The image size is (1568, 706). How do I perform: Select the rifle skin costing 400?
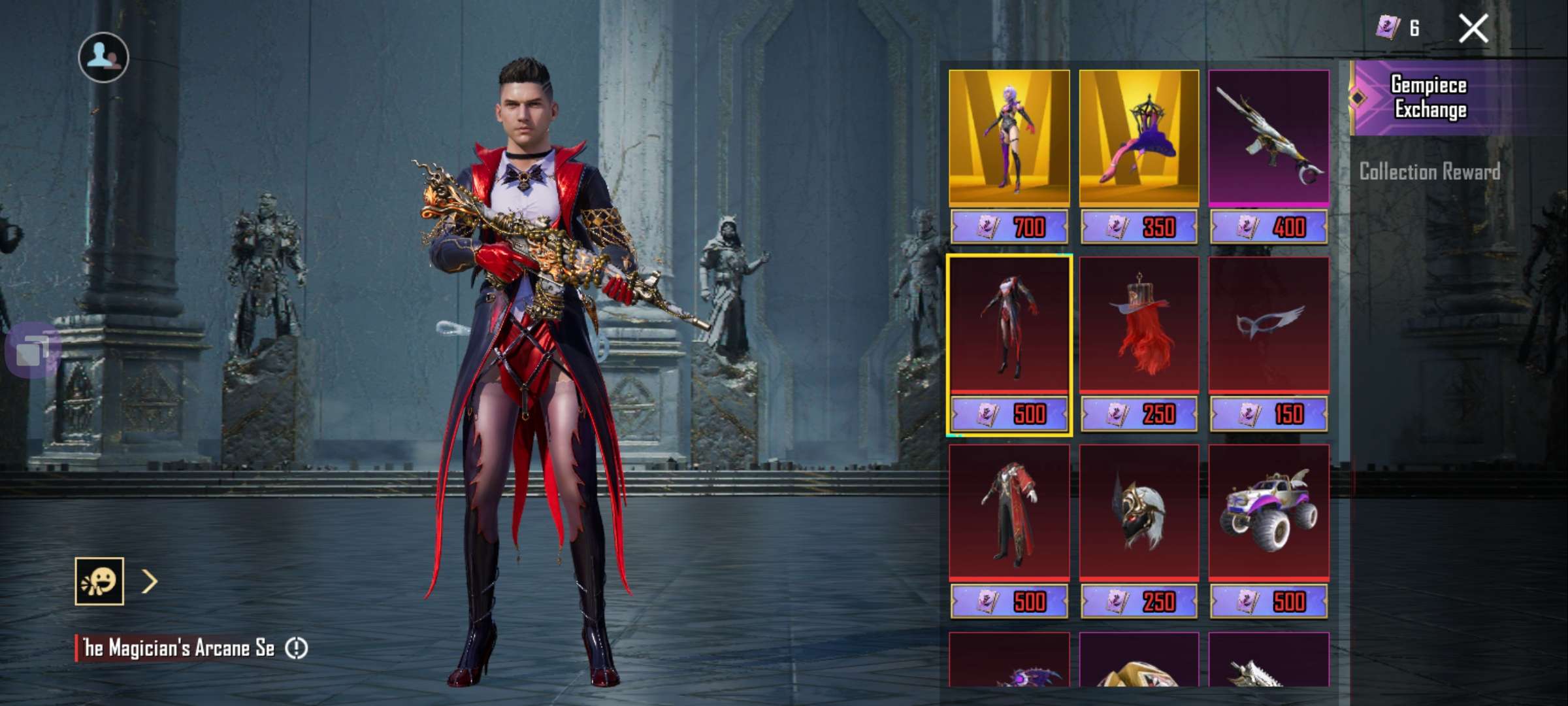[x=1269, y=139]
